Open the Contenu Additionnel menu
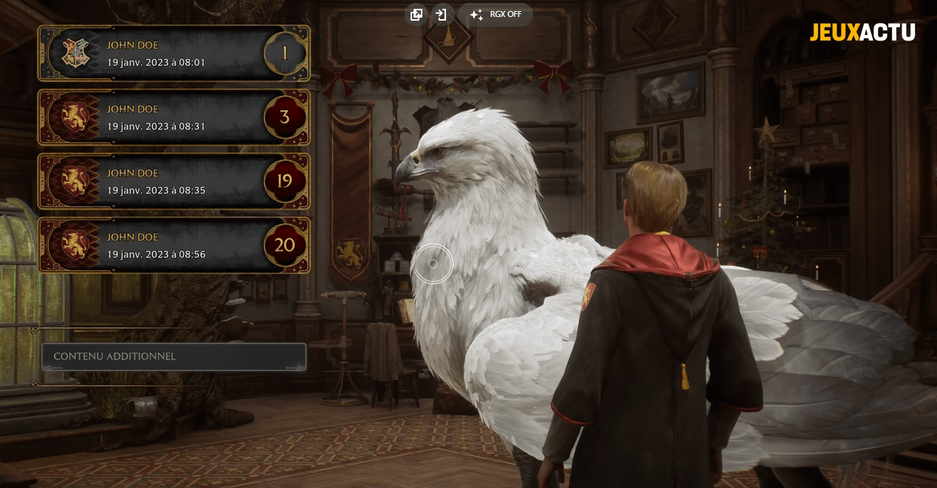This screenshot has width=937, height=488. [174, 356]
